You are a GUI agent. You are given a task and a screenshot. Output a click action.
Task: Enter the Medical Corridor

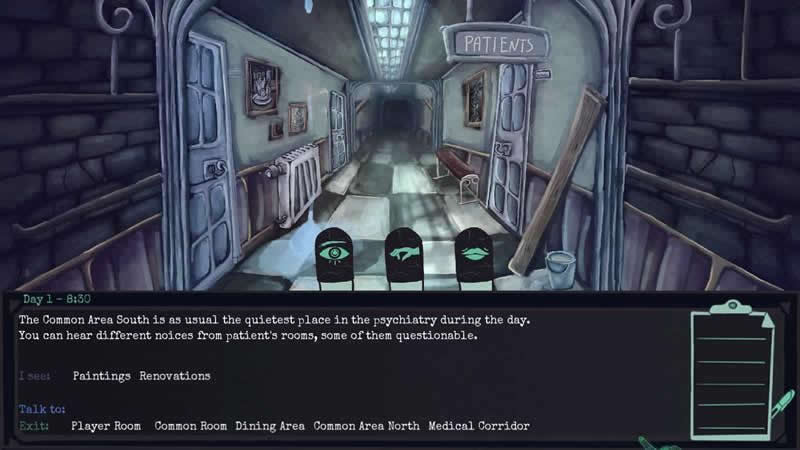pos(479,426)
